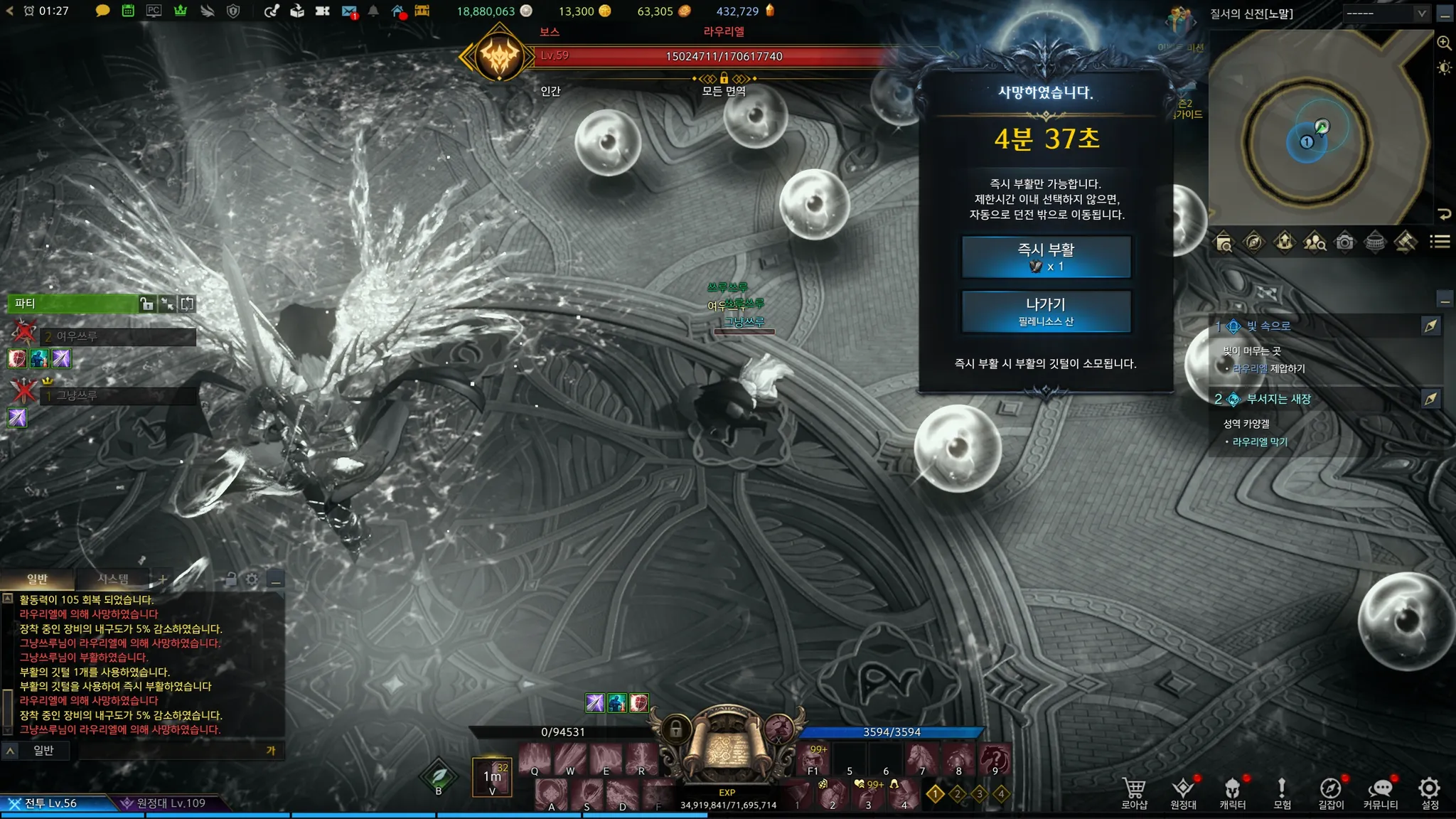Select the 부서지는 새장 quest tracker entry
1456x819 pixels.
[1278, 399]
